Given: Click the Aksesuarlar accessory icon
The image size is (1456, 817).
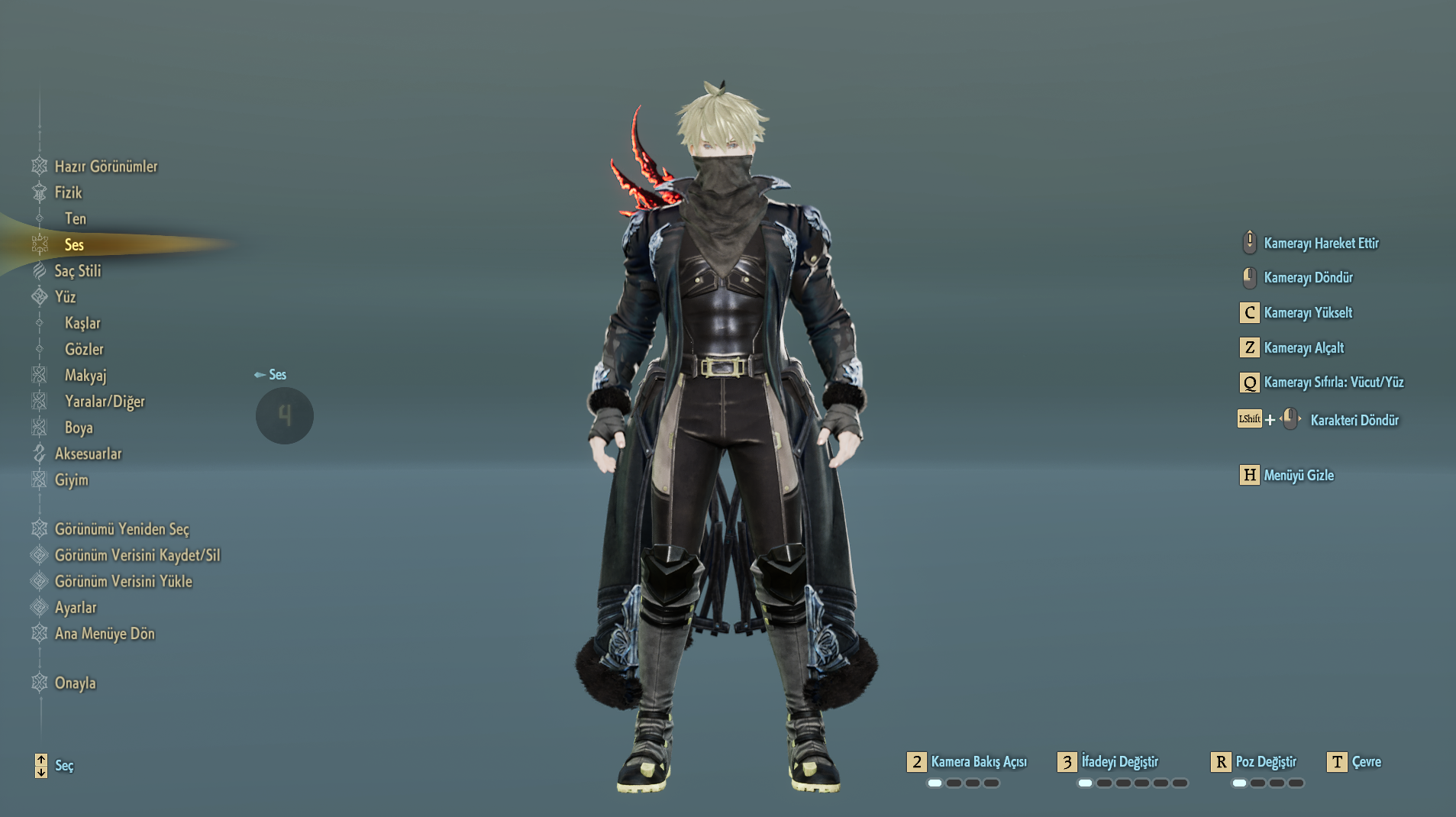Looking at the screenshot, I should pyautogui.click(x=39, y=454).
